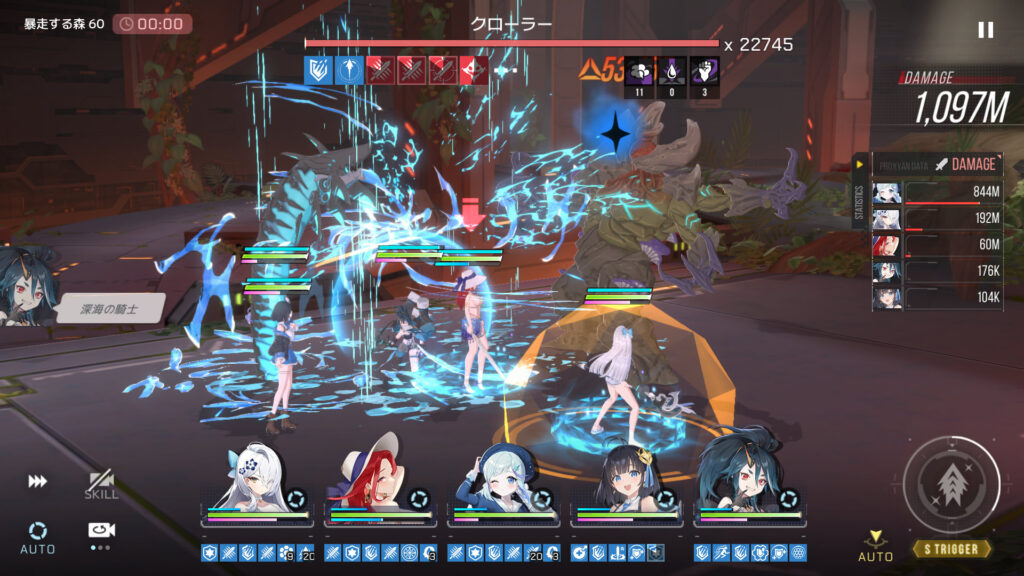The width and height of the screenshot is (1024, 576).
Task: Toggle AUTO battle mode on the left
Action: pyautogui.click(x=37, y=535)
